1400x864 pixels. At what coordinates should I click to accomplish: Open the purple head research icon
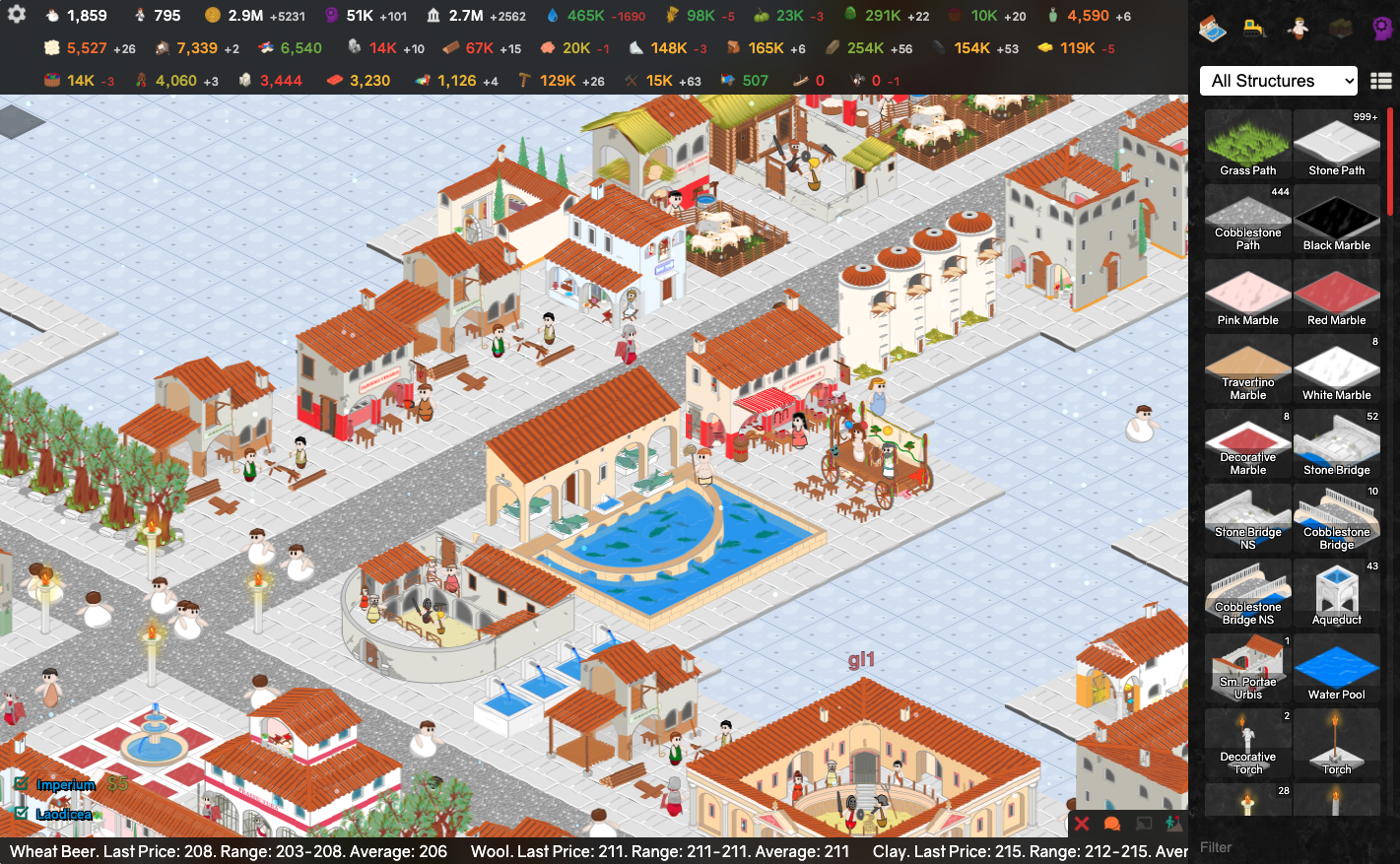pyautogui.click(x=1381, y=29)
